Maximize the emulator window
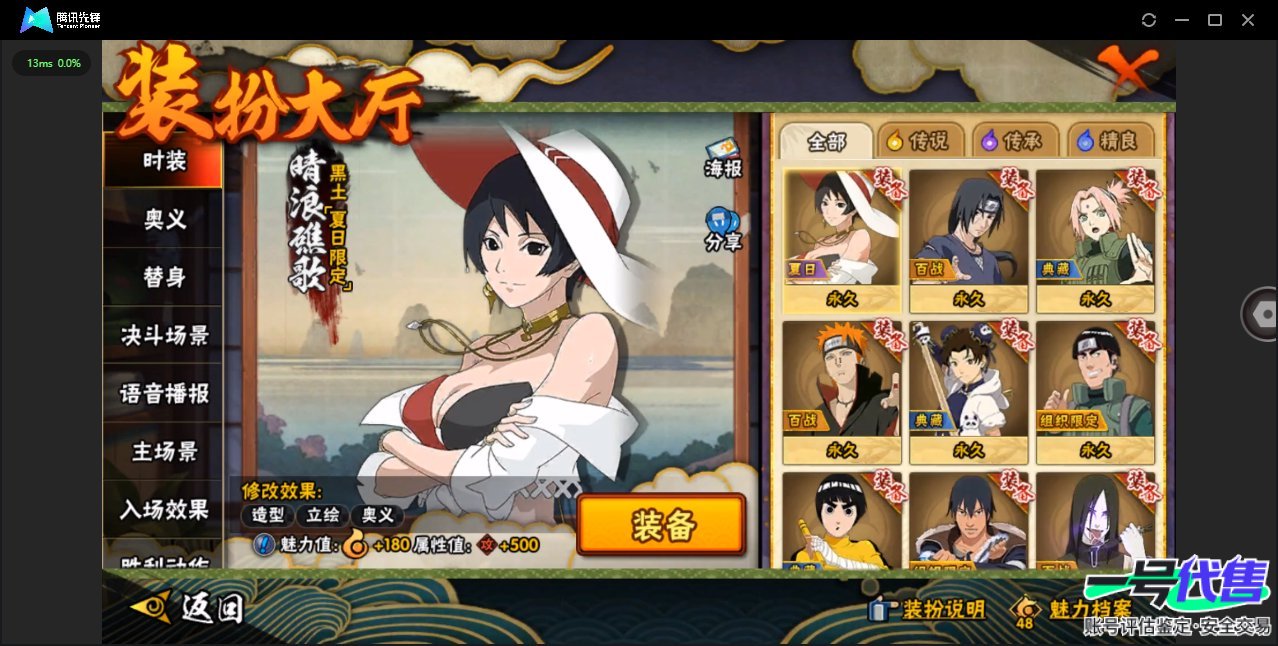 tap(1215, 20)
